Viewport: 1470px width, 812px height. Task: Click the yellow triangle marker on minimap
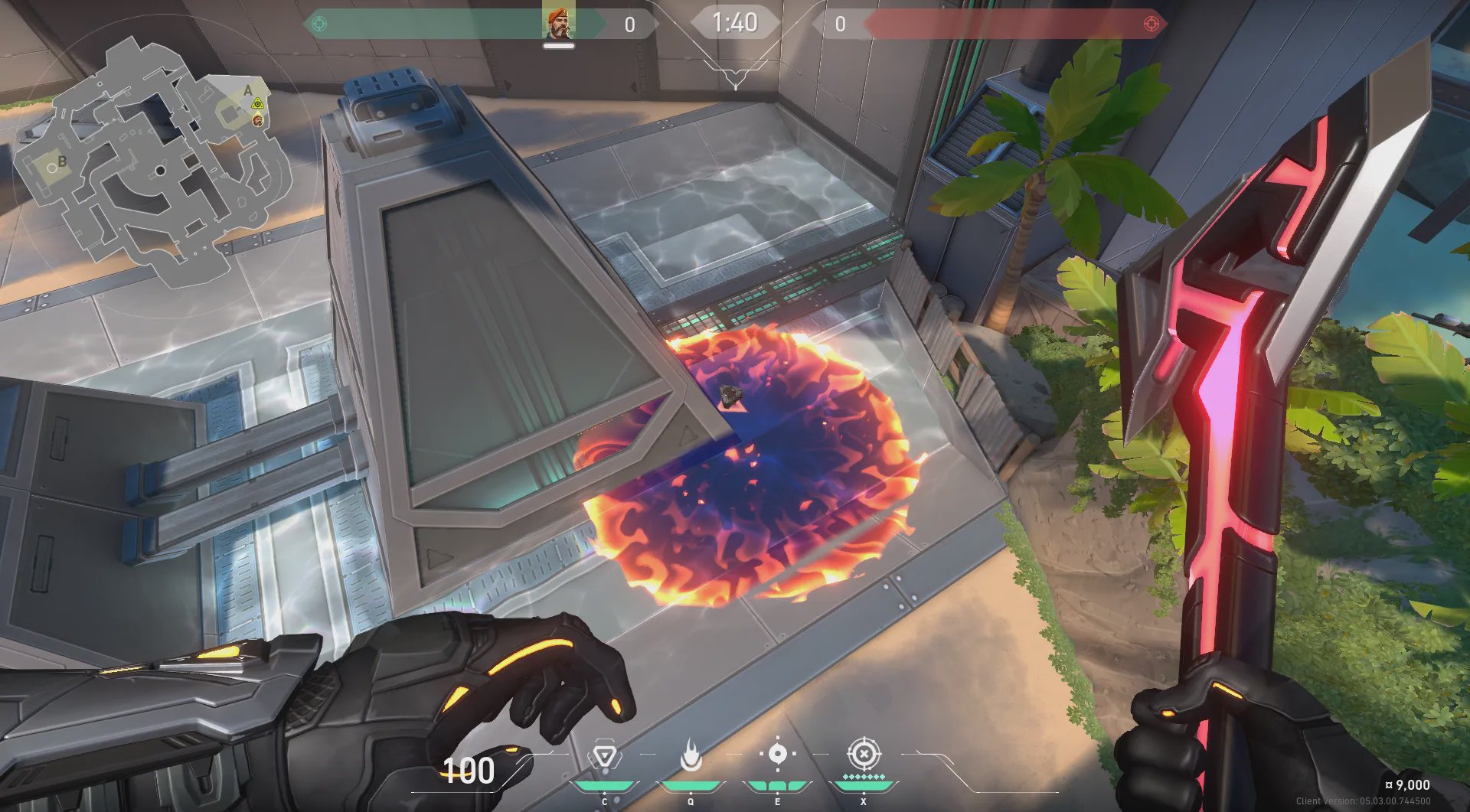coord(258,103)
